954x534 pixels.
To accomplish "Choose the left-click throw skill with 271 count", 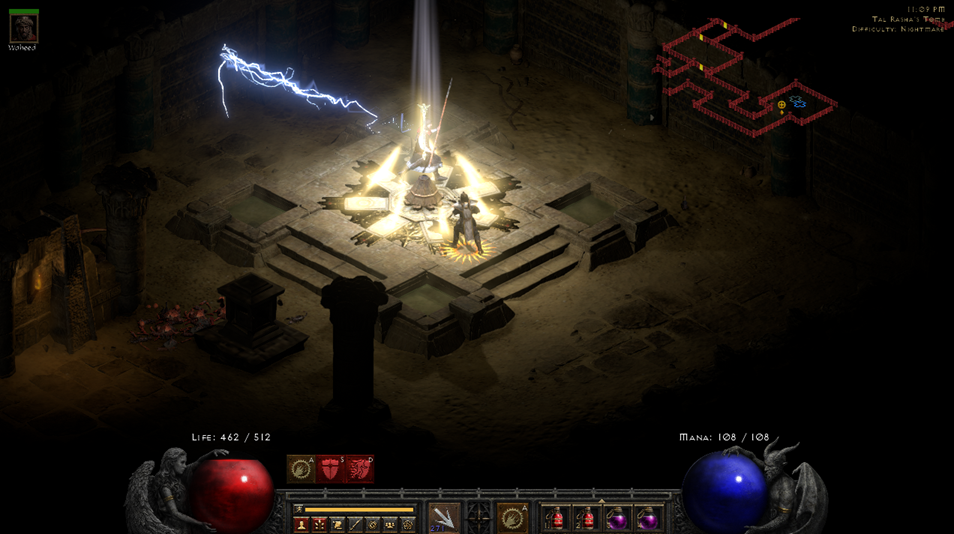I will coord(444,517).
